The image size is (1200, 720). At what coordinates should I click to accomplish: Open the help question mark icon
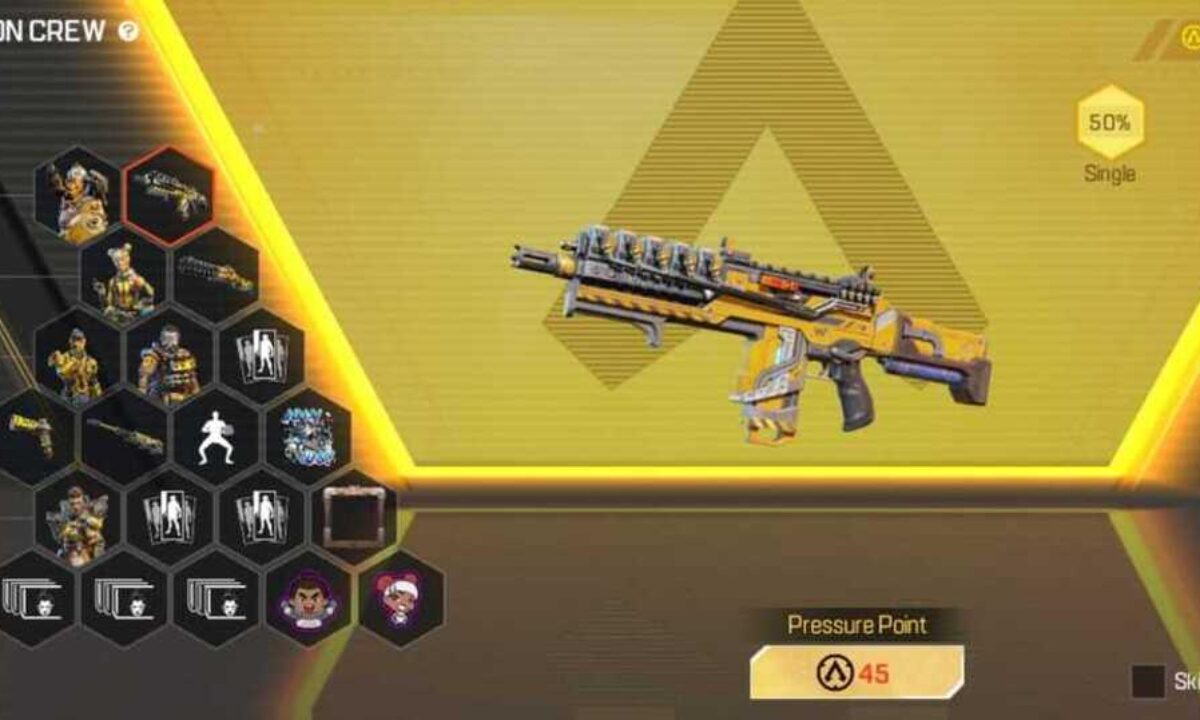point(128,31)
